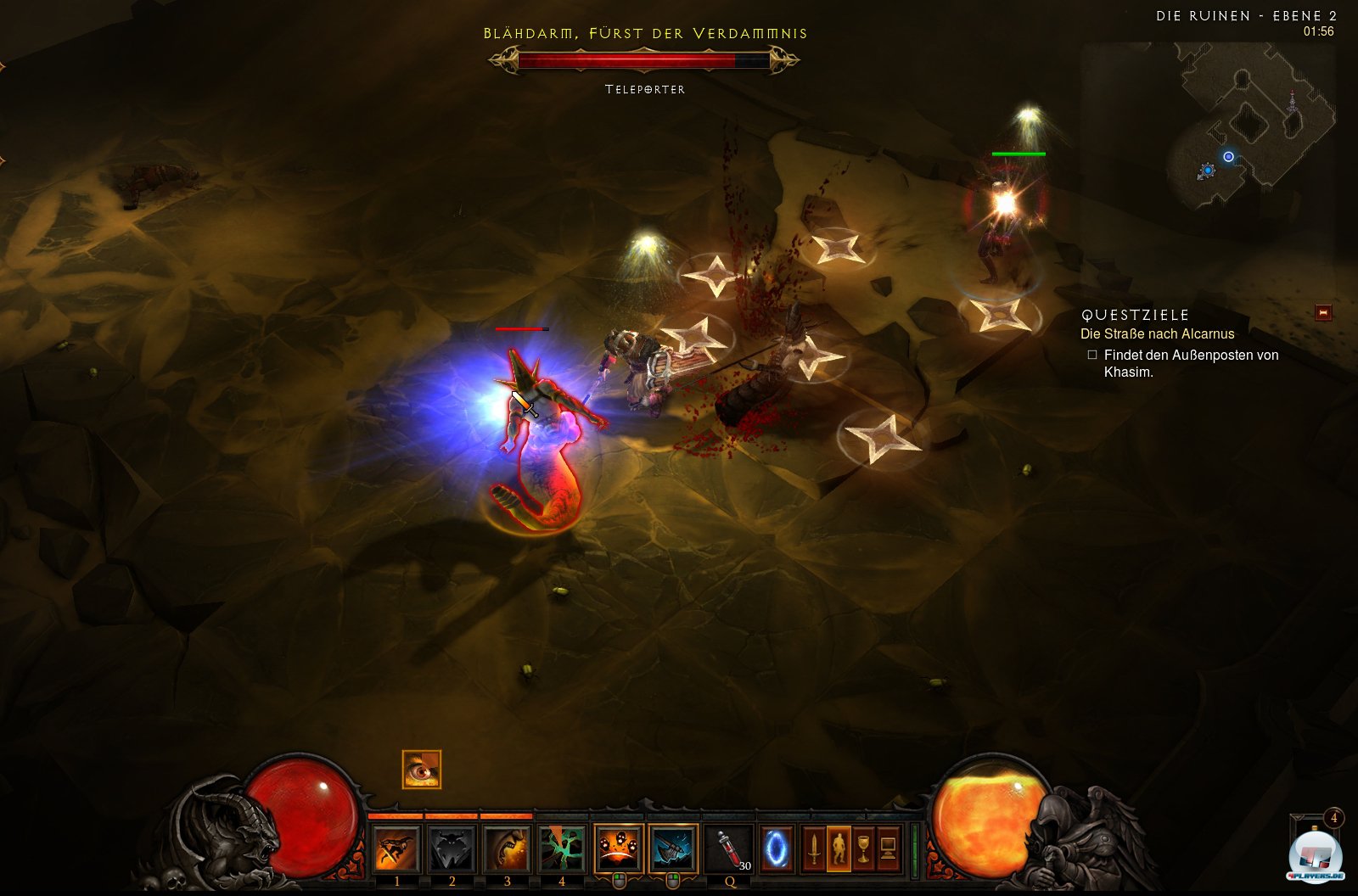Select the three flaming skulls skill
The height and width of the screenshot is (896, 1358).
(618, 848)
